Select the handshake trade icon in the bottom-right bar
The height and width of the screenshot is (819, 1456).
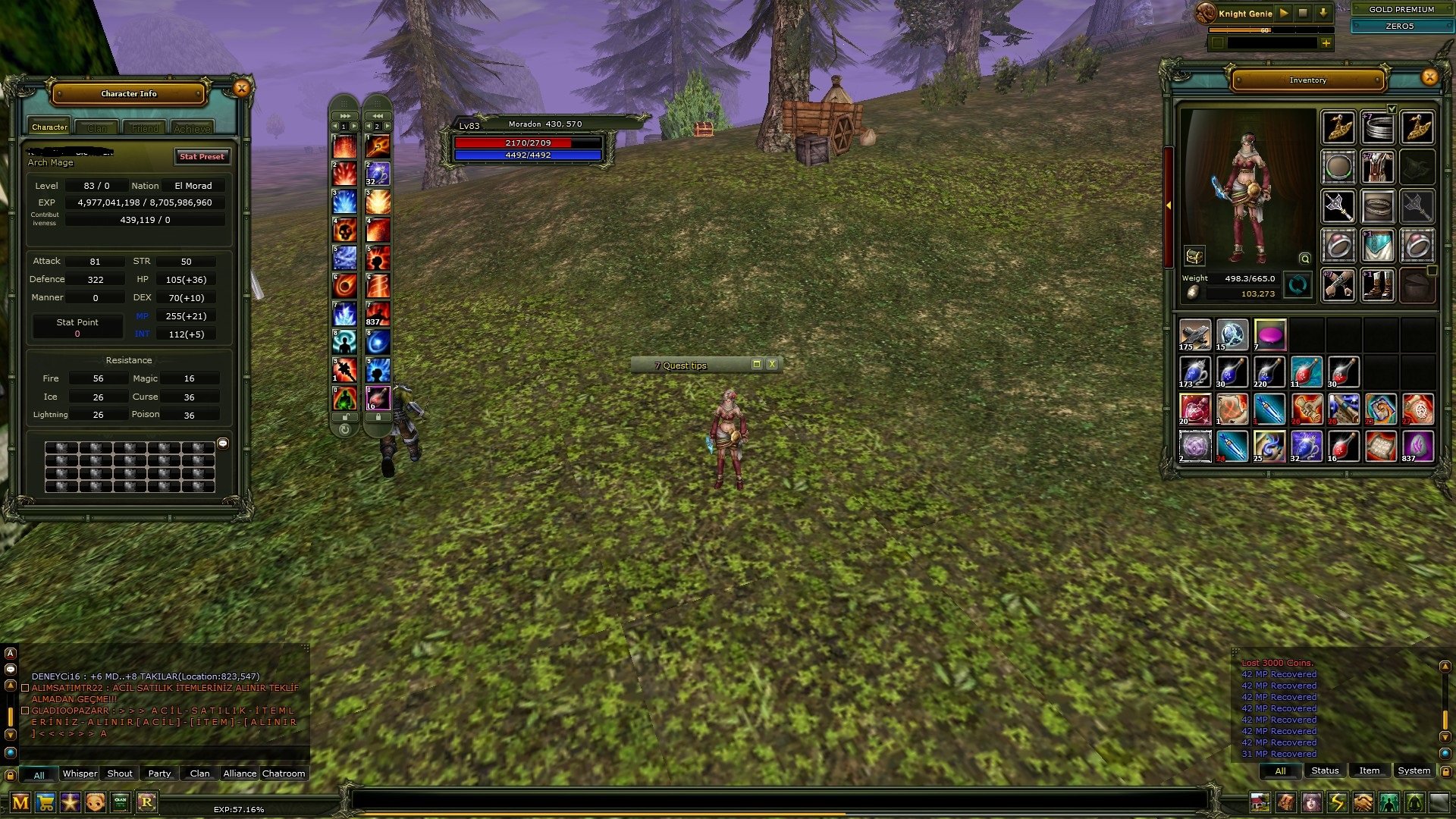tap(1363, 802)
